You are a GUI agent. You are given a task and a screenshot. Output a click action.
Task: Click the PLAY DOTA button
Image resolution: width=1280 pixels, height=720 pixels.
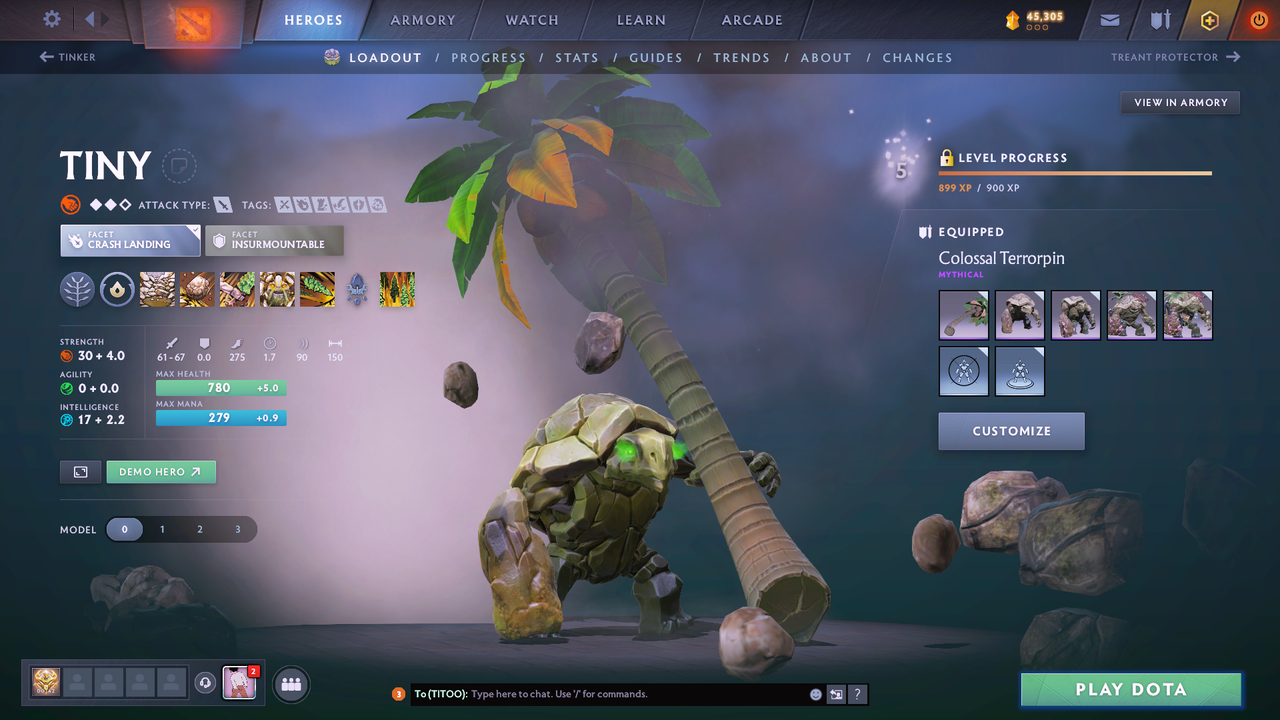click(1130, 689)
